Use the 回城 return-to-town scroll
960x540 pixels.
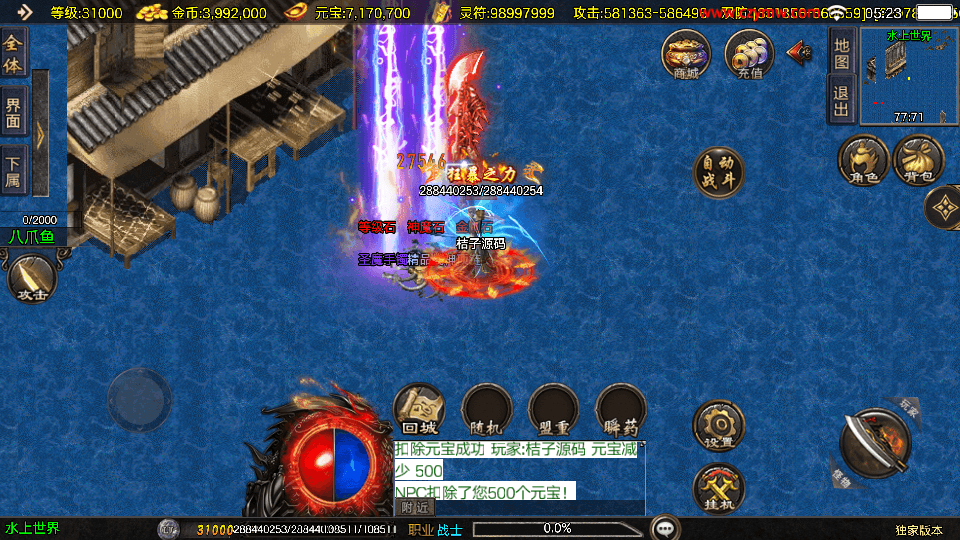pyautogui.click(x=419, y=410)
